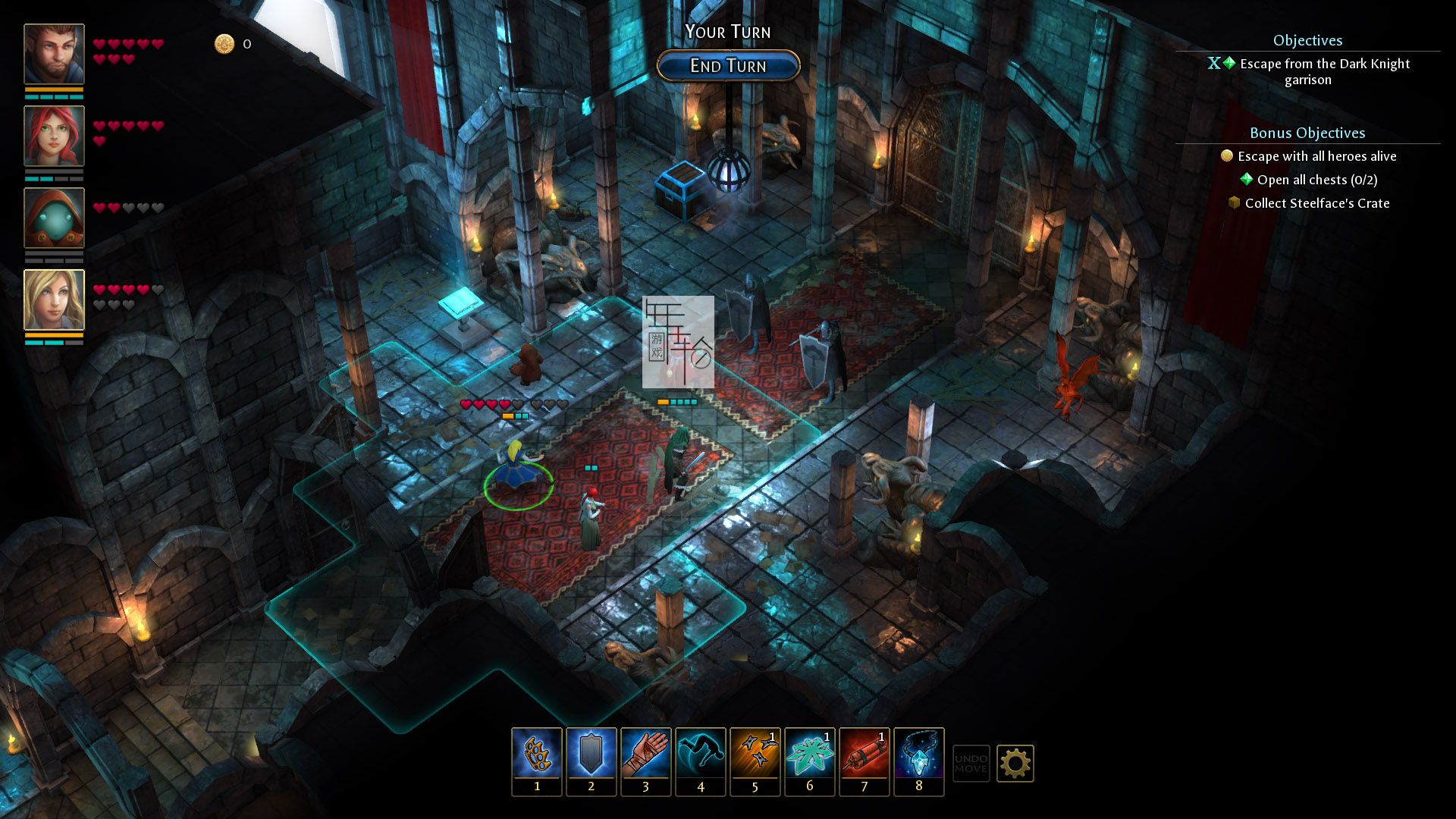This screenshot has height=819, width=1456.
Task: Click the Undo Move button
Action: [971, 763]
